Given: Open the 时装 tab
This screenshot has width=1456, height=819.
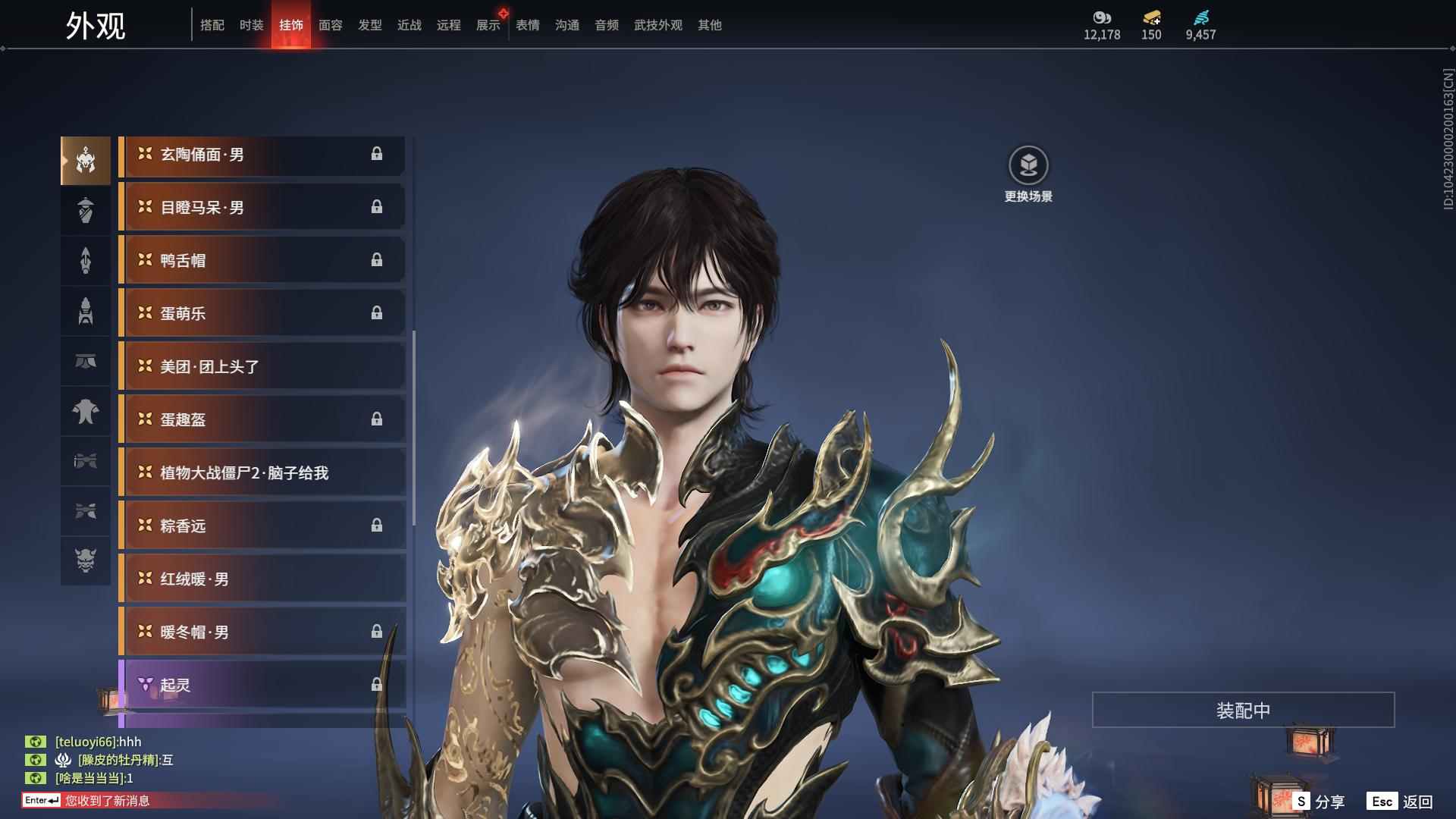Looking at the screenshot, I should [x=252, y=25].
